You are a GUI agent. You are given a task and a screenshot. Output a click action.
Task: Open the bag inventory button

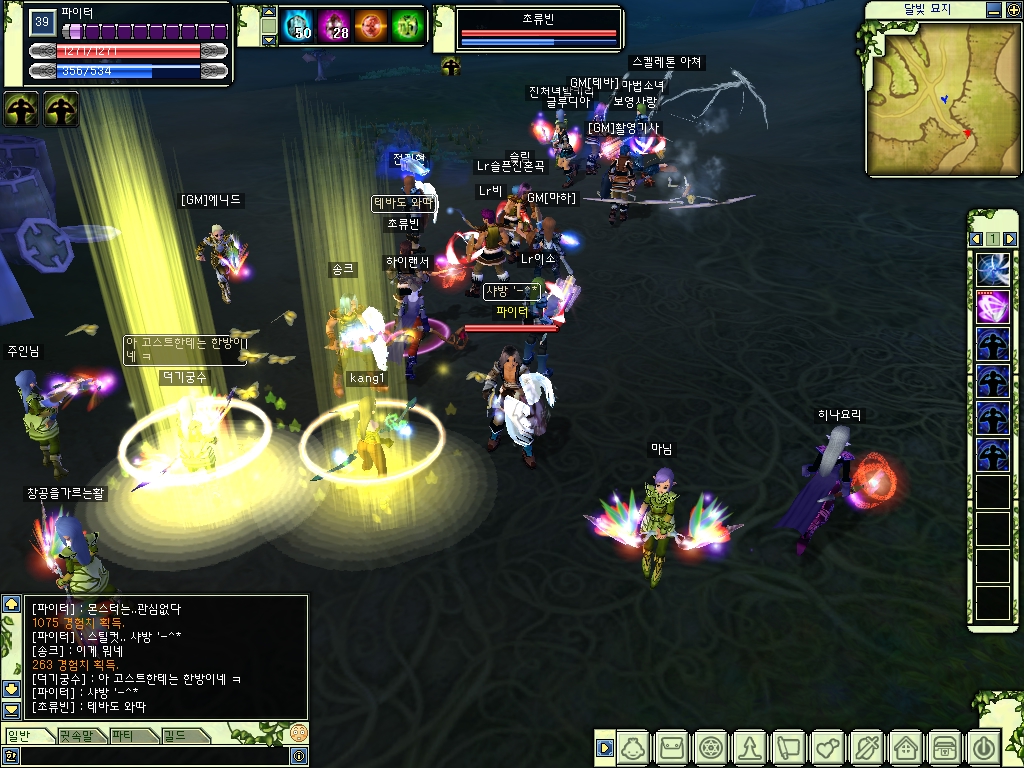pyautogui.click(x=671, y=747)
